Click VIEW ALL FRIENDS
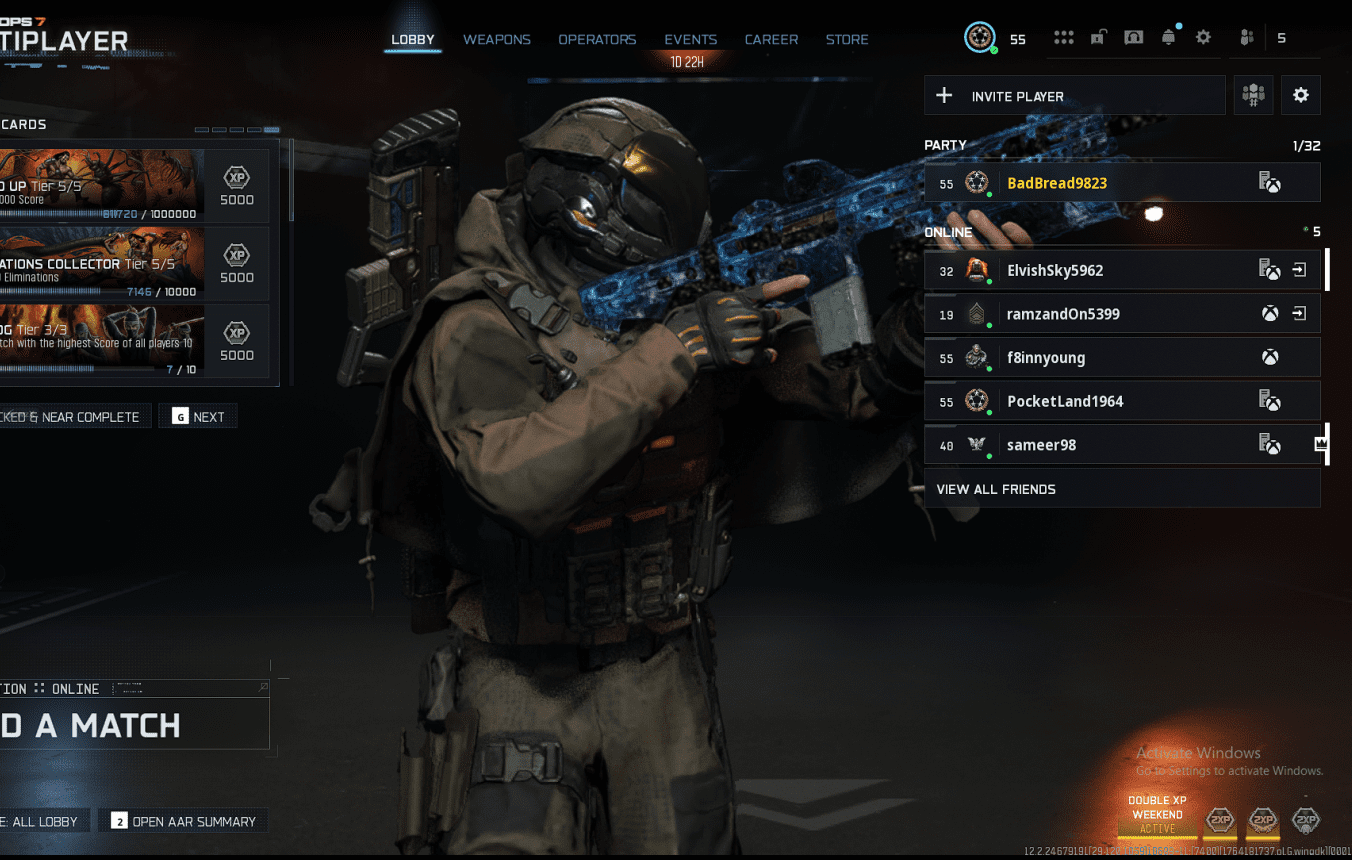This screenshot has width=1352, height=860. (996, 489)
